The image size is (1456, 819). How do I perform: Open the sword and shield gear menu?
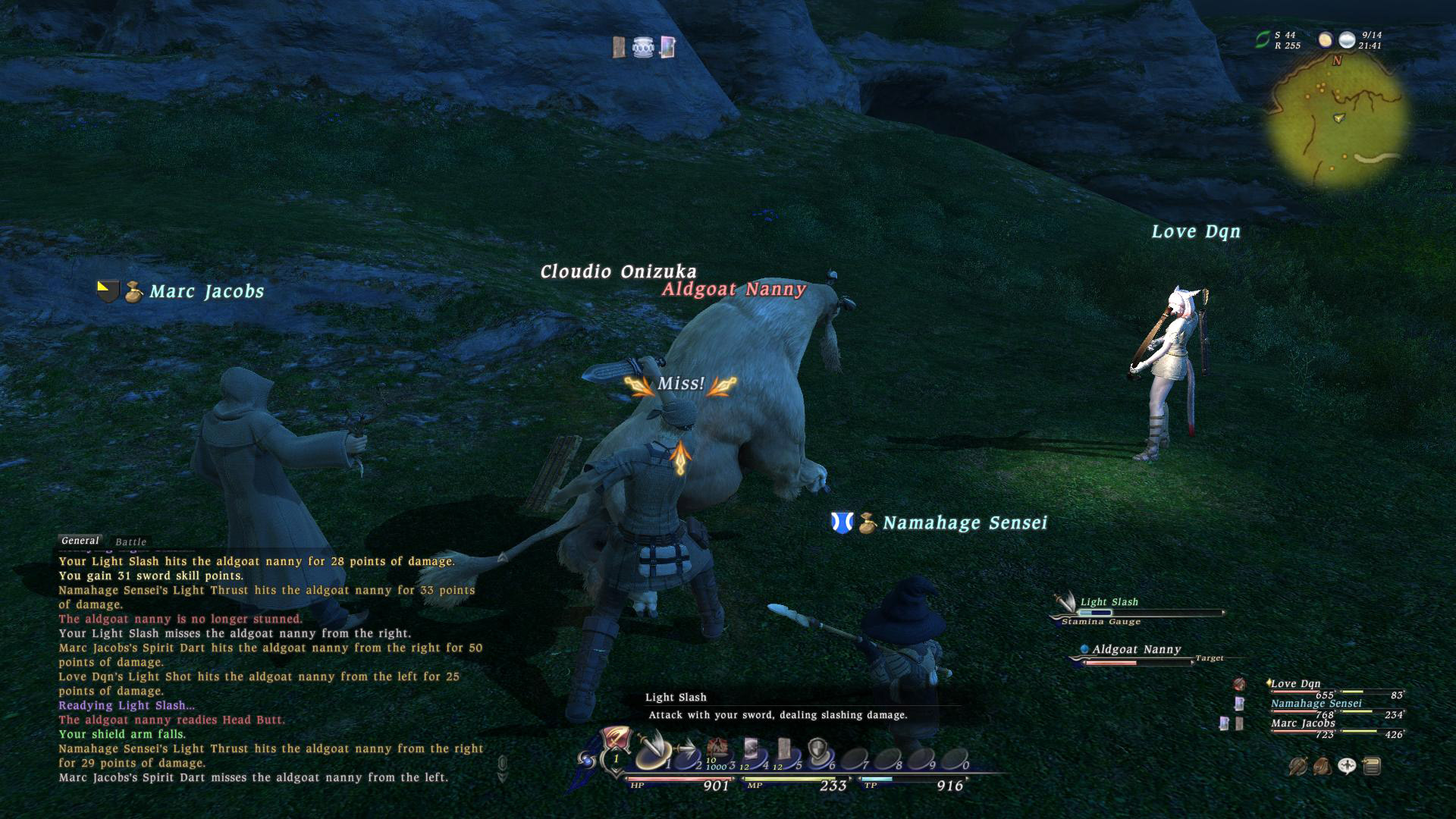click(1298, 767)
